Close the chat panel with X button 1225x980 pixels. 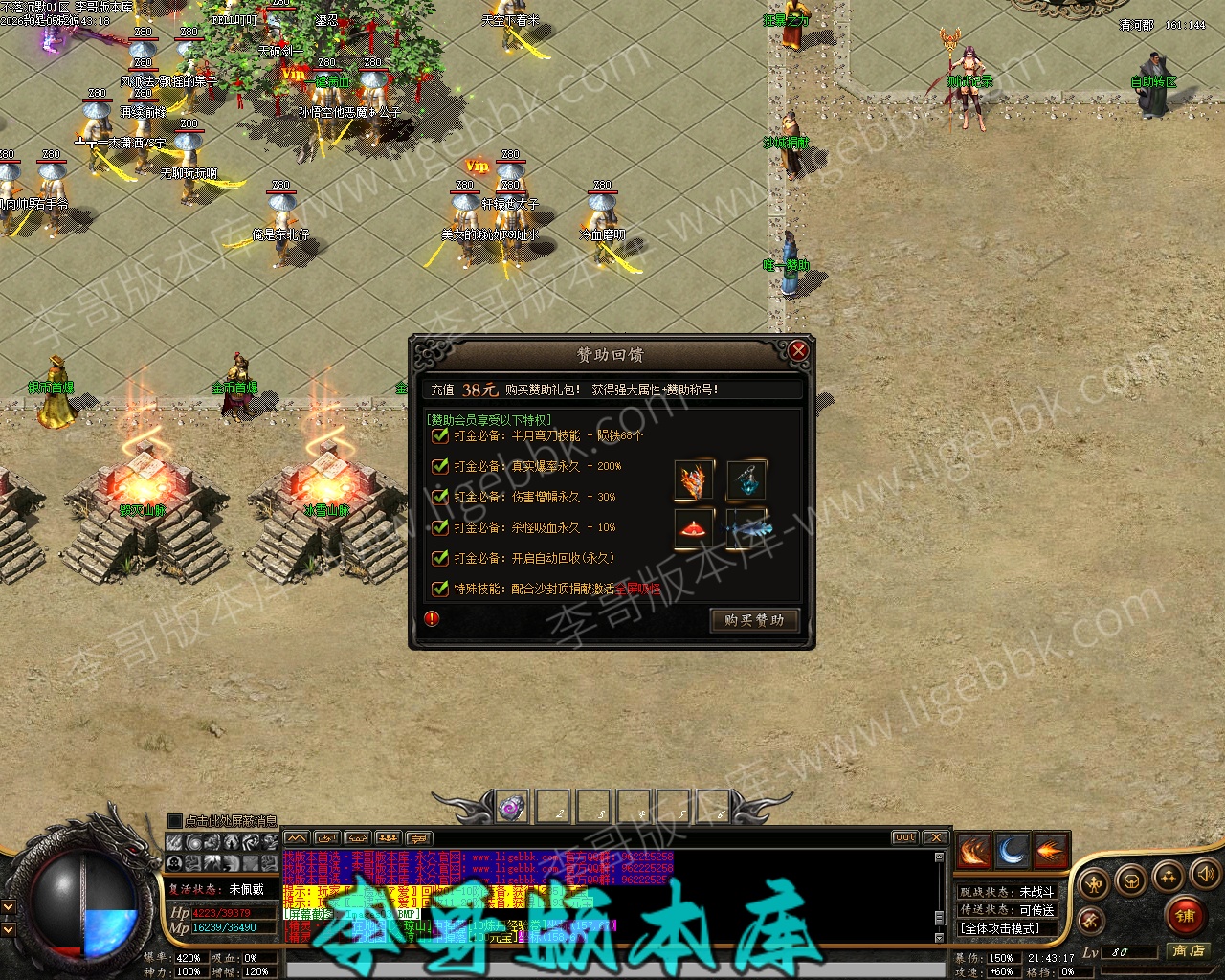tap(935, 837)
